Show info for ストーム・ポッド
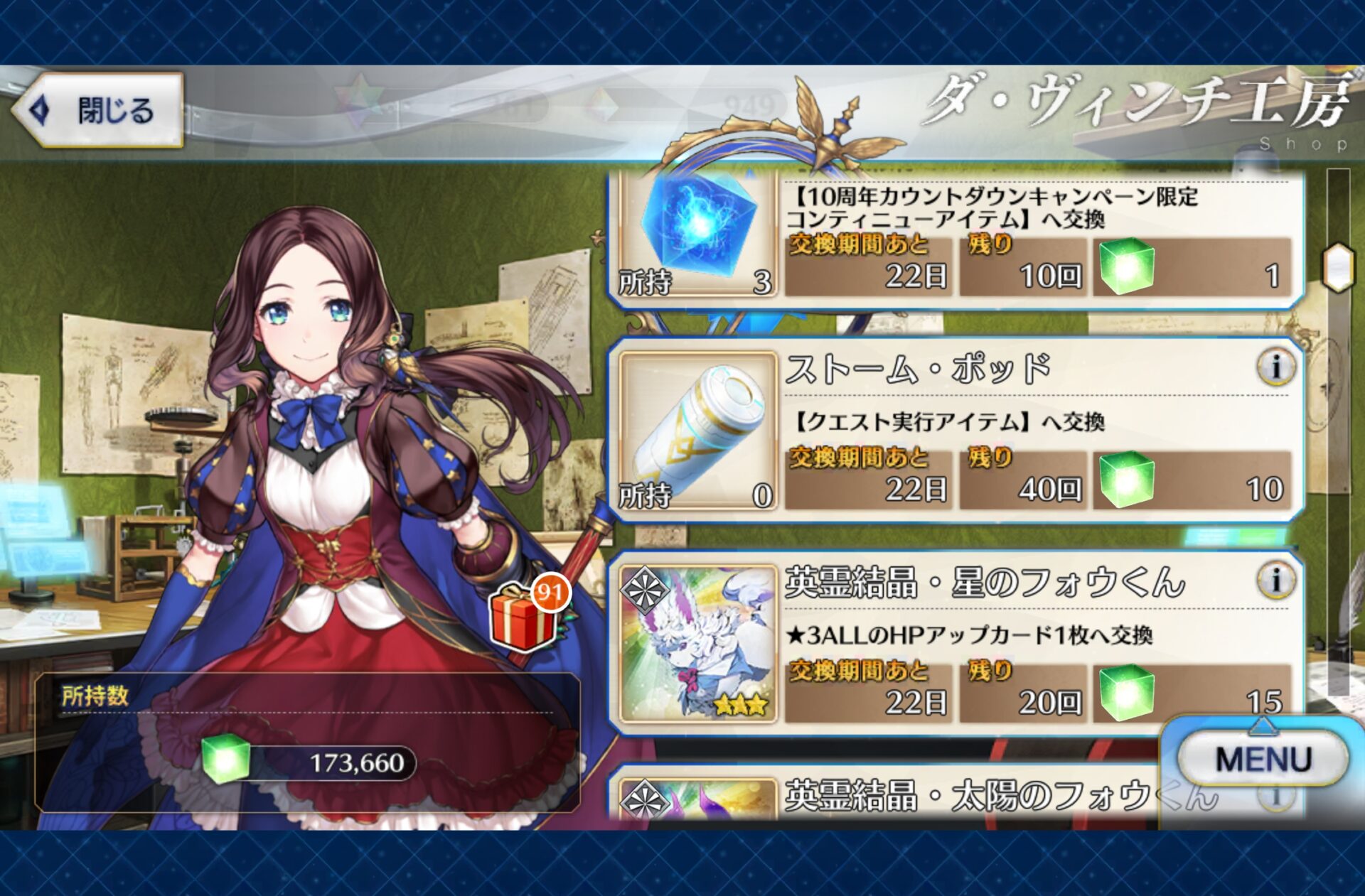Screen dimensions: 1365x896 (x=1275, y=368)
